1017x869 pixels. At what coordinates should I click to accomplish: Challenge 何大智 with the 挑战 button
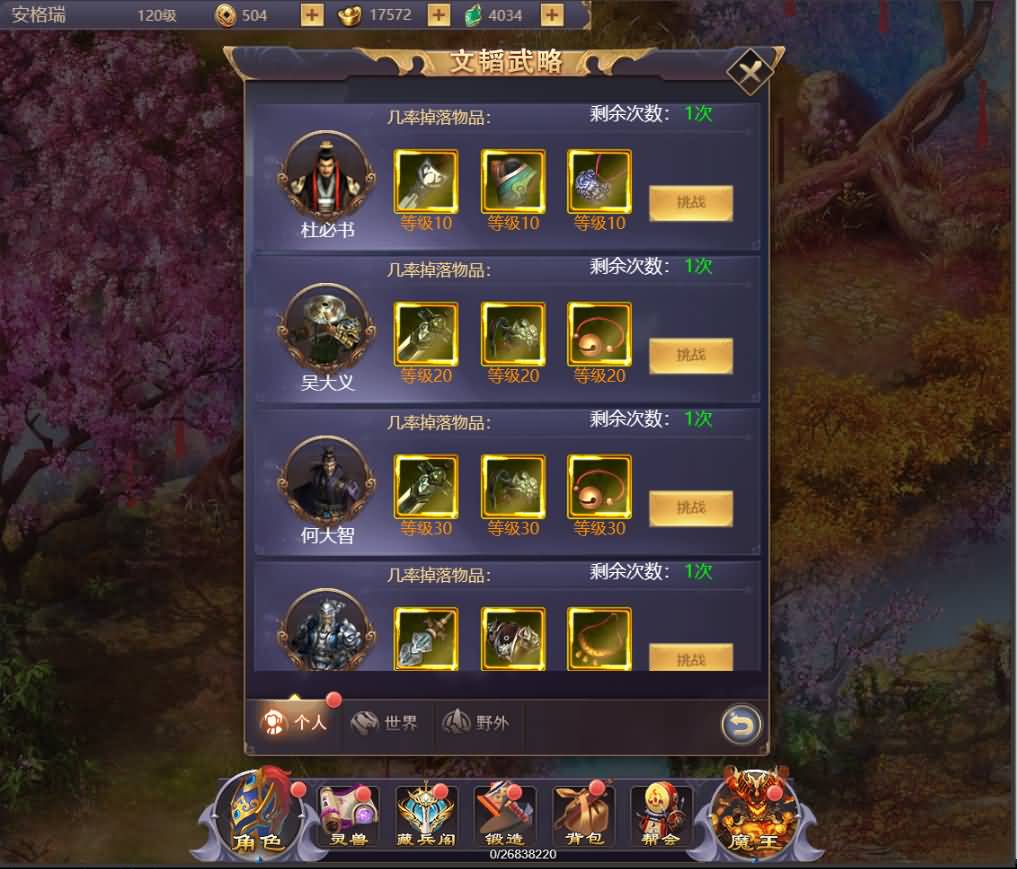[690, 508]
